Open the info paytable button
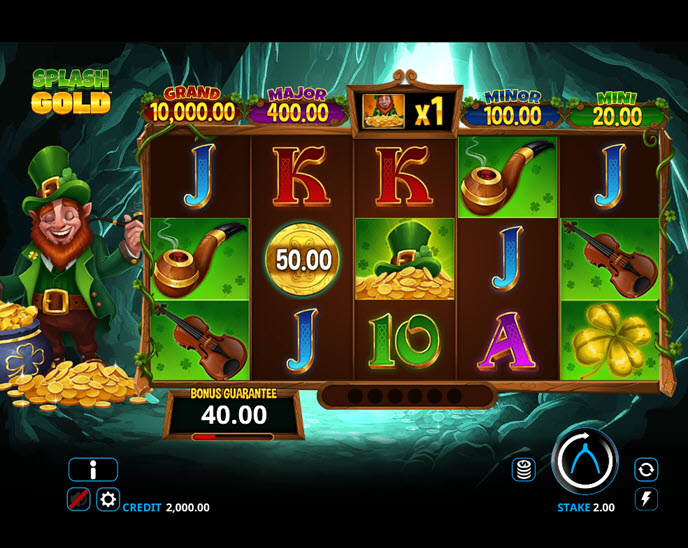Viewport: 688px width, 548px height. coord(93,469)
